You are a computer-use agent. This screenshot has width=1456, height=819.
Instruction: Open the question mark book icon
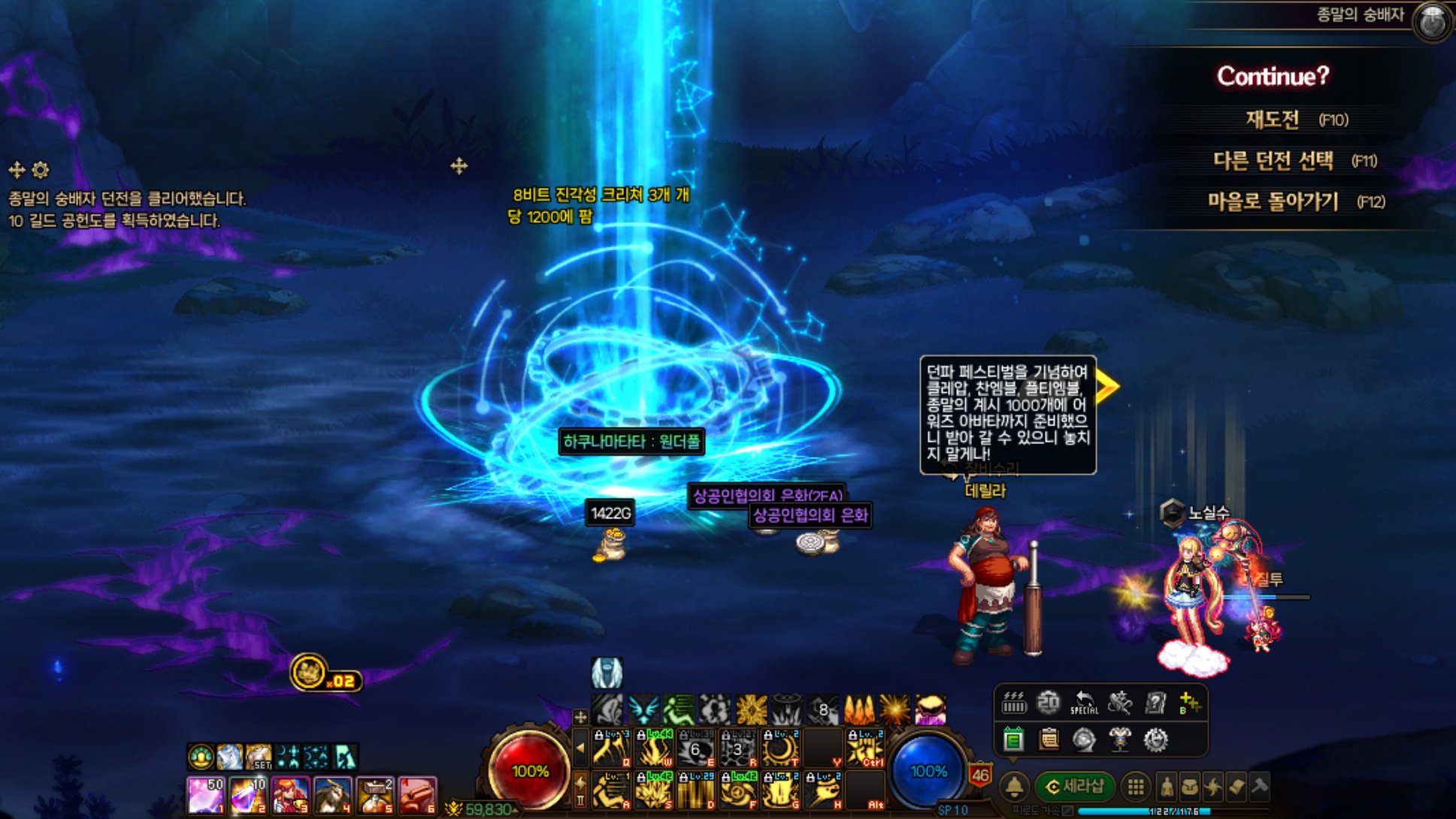(1155, 703)
